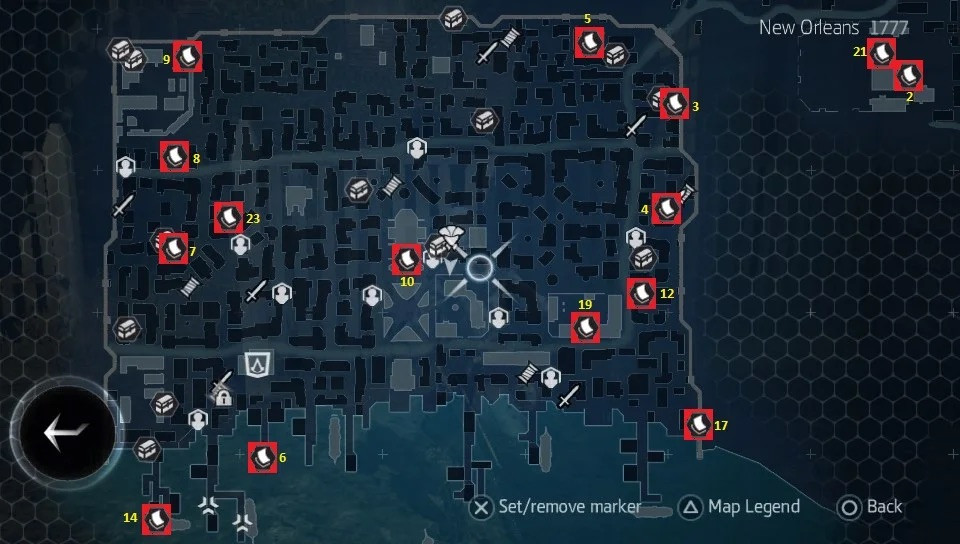This screenshot has width=960, height=544.
Task: Select the page marker labeled 19
Action: tap(585, 327)
